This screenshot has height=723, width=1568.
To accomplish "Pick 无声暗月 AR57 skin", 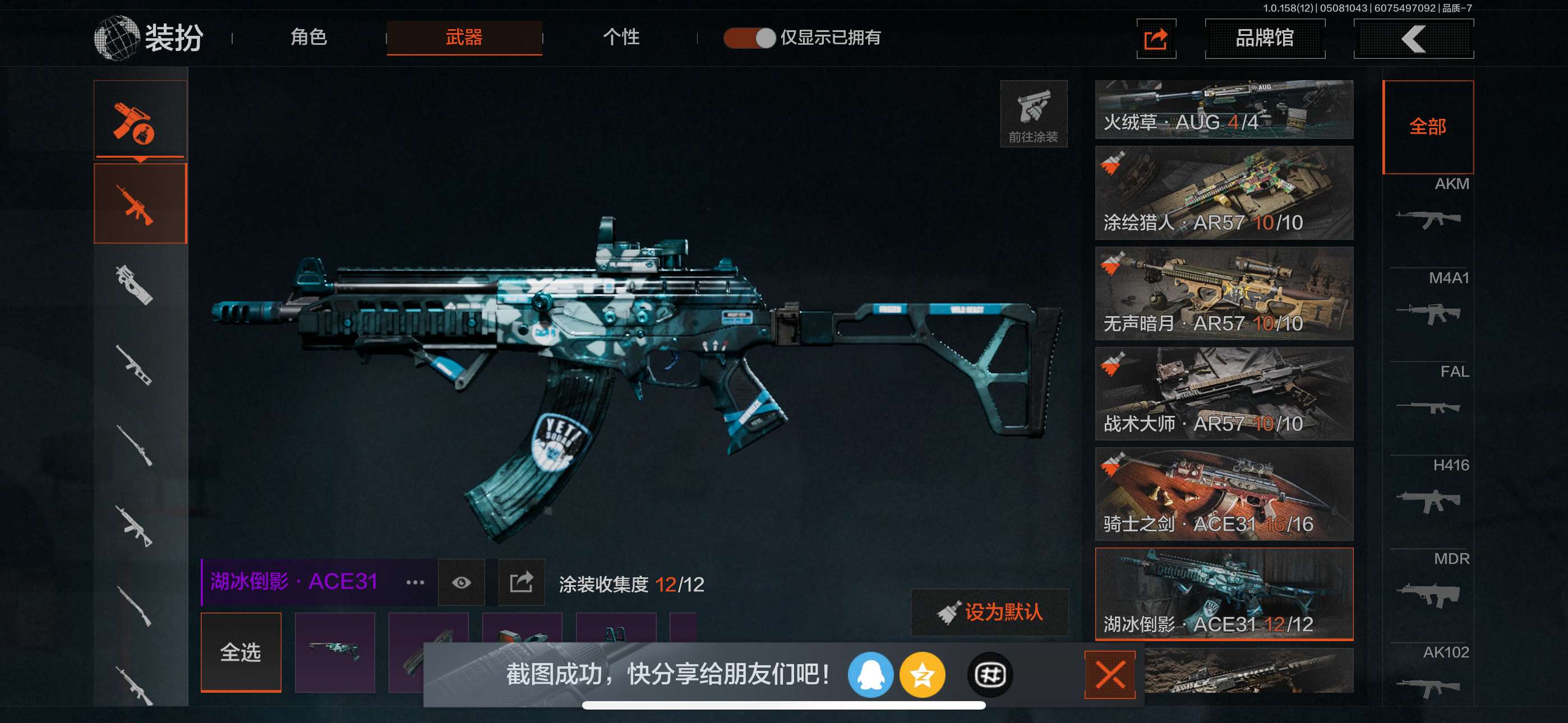I will click(1224, 293).
